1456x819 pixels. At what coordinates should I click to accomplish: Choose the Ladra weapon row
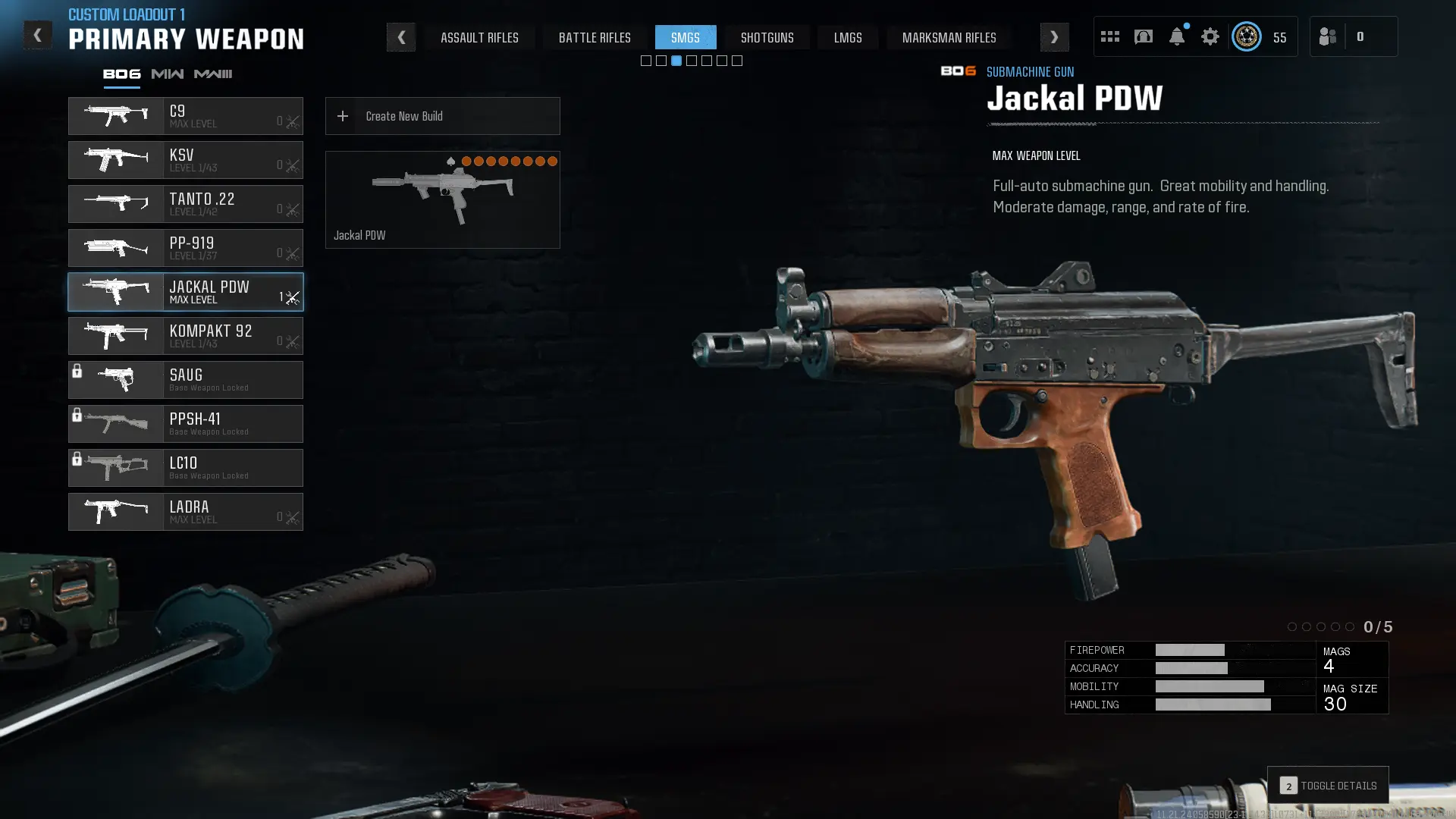(x=186, y=512)
